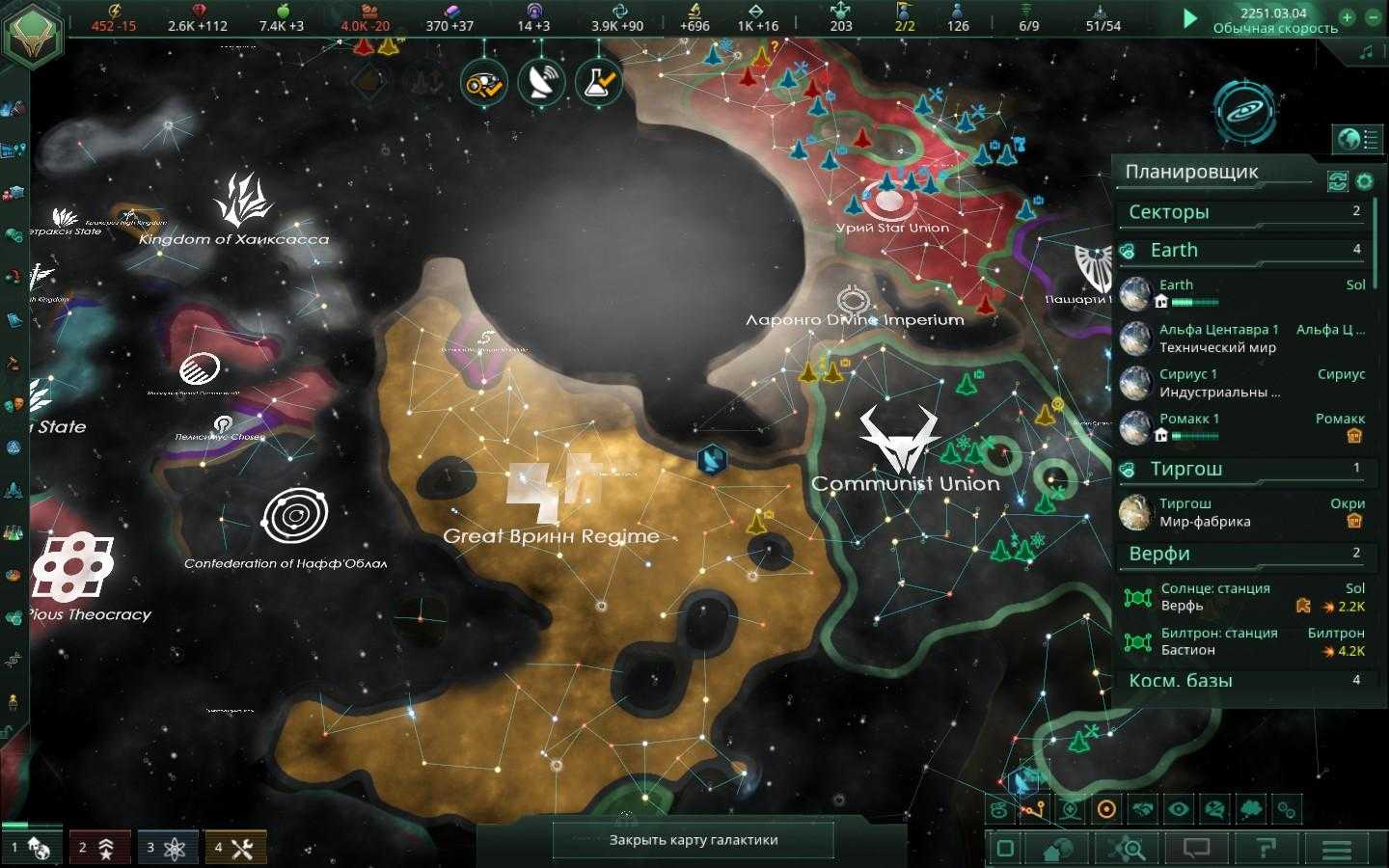Open the main menu hamburger button
This screenshot has width=1389, height=868.
1336,849
